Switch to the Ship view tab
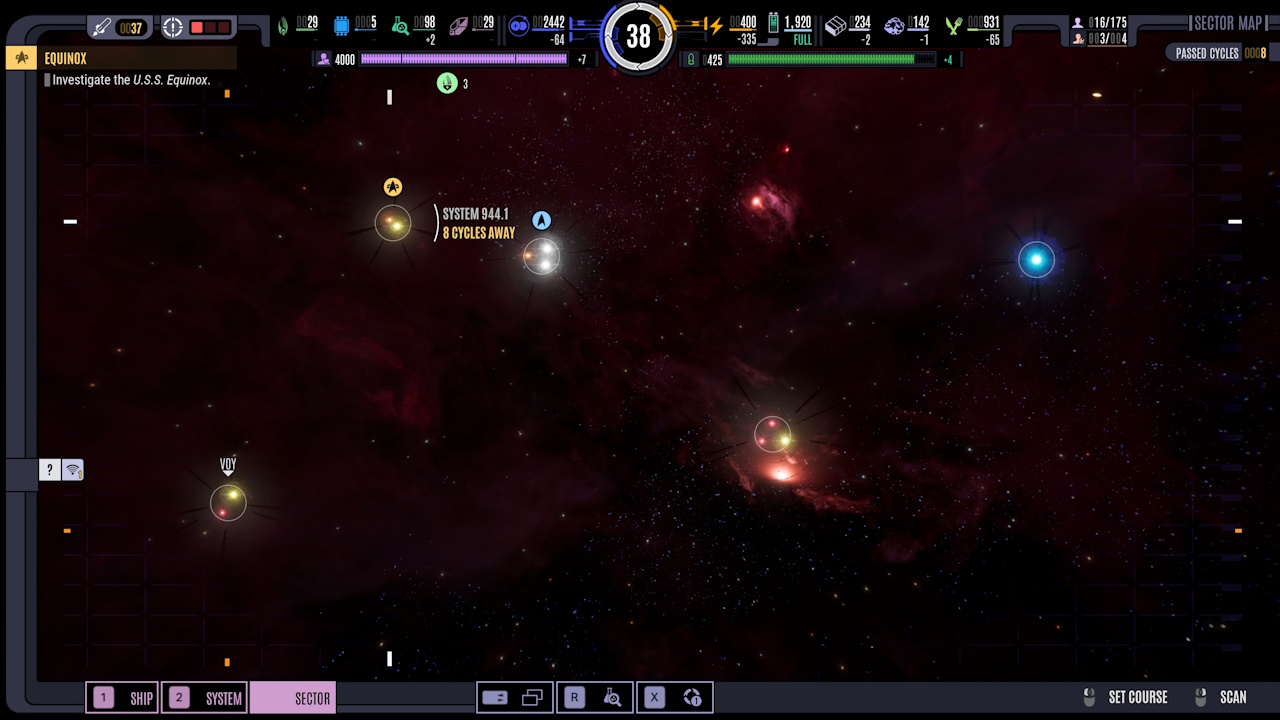This screenshot has width=1280, height=720. 123,698
